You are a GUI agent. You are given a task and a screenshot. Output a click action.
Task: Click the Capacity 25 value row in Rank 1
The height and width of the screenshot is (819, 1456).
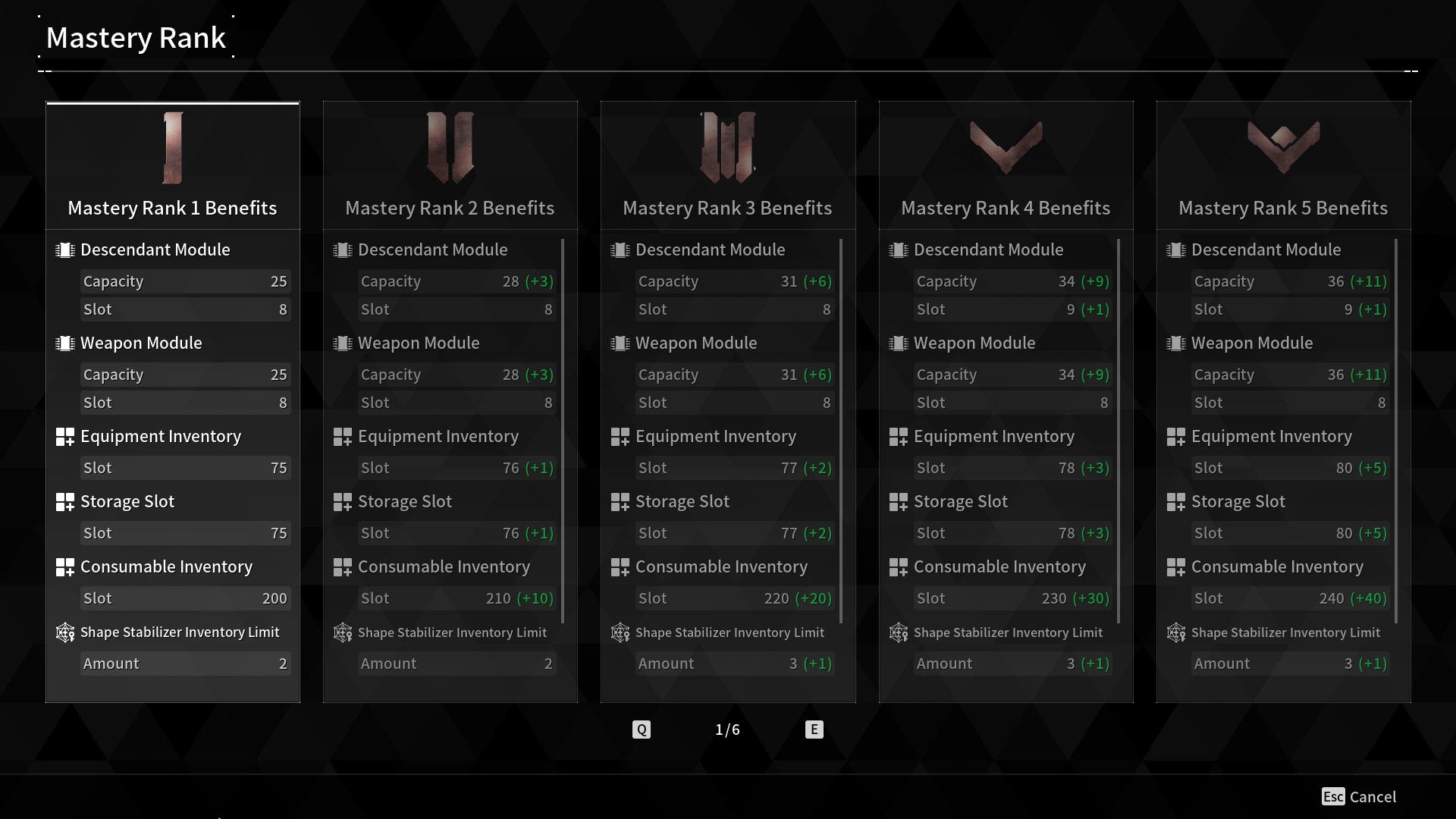pos(186,281)
